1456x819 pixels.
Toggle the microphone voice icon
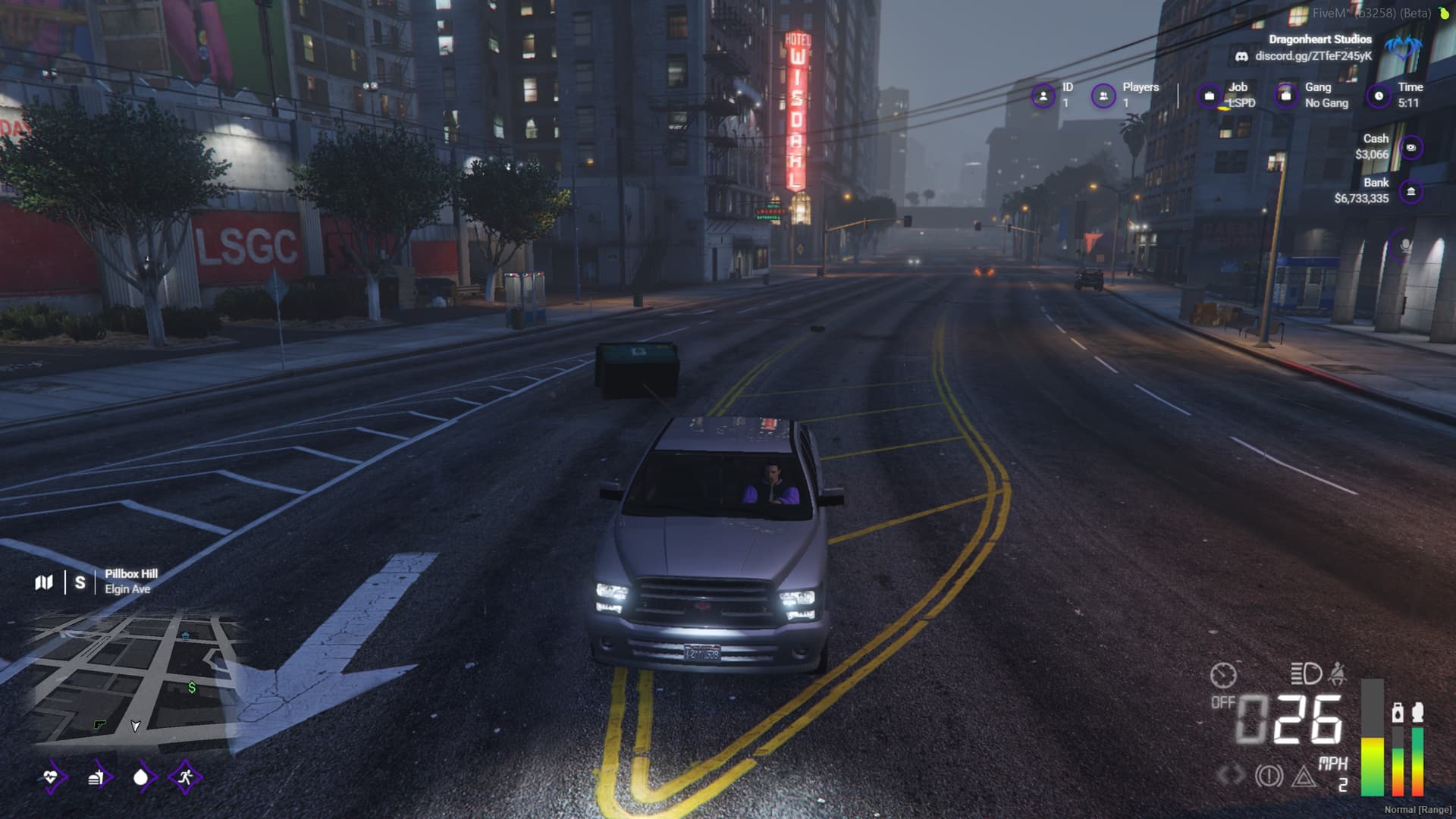[1405, 246]
